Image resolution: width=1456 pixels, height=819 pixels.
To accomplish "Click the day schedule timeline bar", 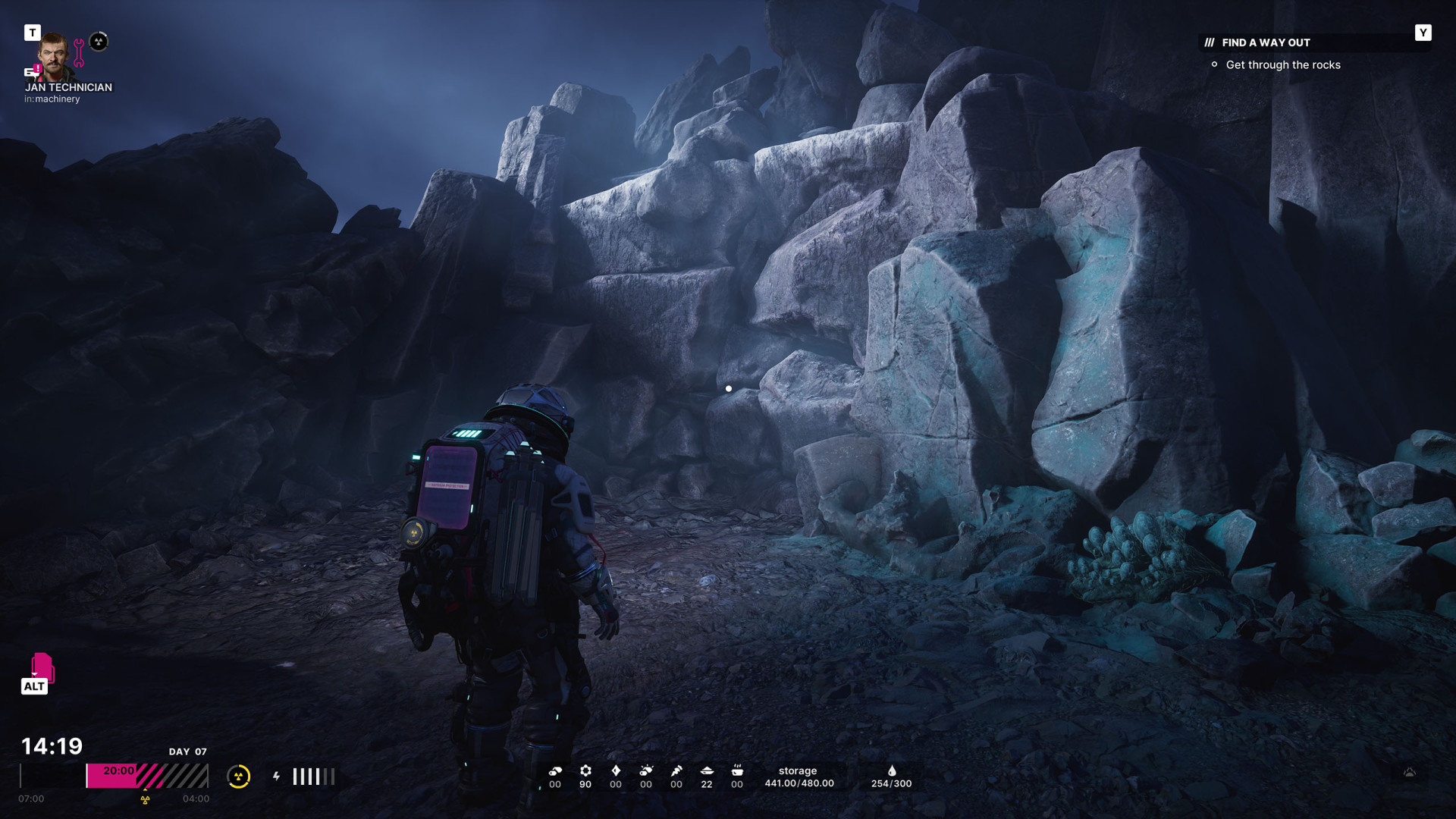I will pyautogui.click(x=146, y=776).
